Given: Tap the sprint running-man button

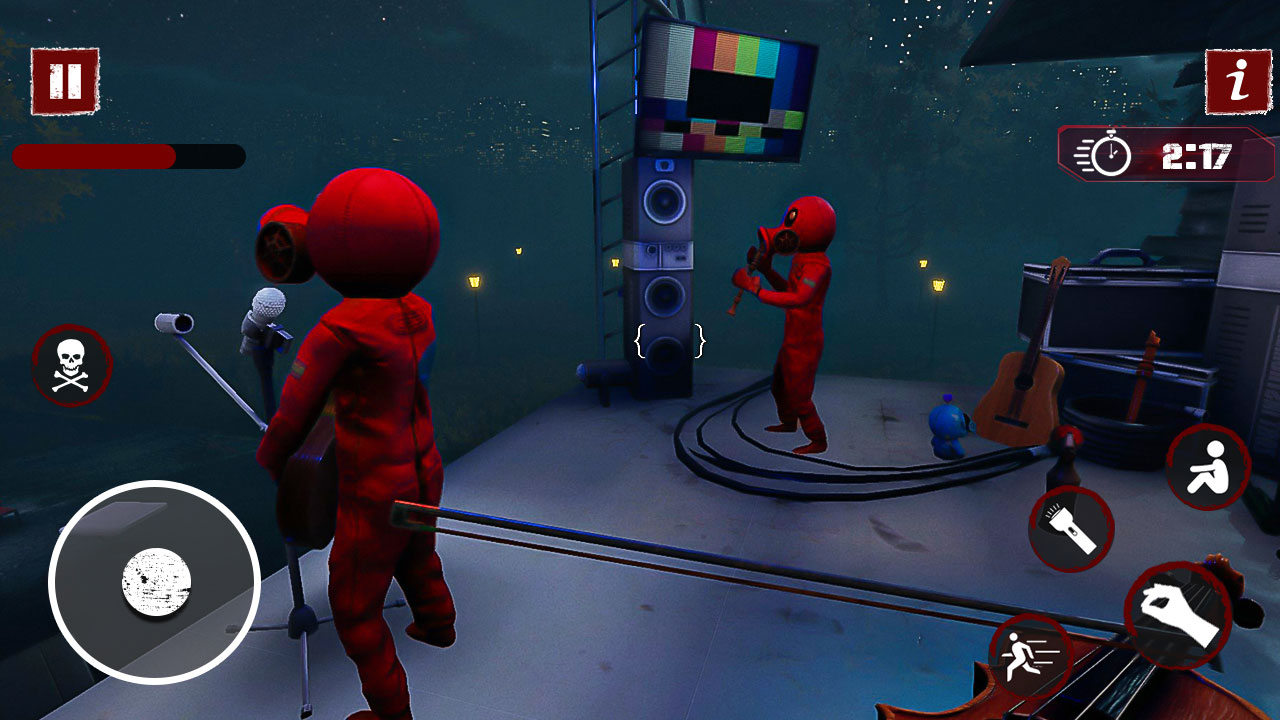Looking at the screenshot, I should click(x=1030, y=656).
